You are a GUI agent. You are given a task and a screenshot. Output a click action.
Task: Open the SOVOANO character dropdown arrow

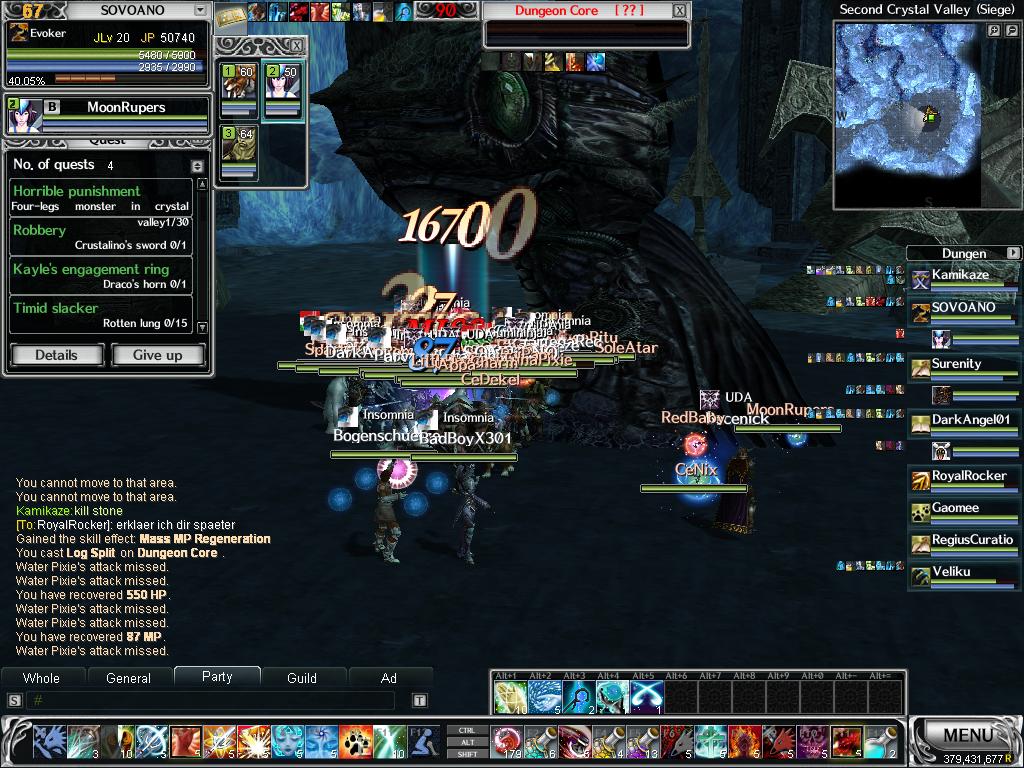click(200, 11)
